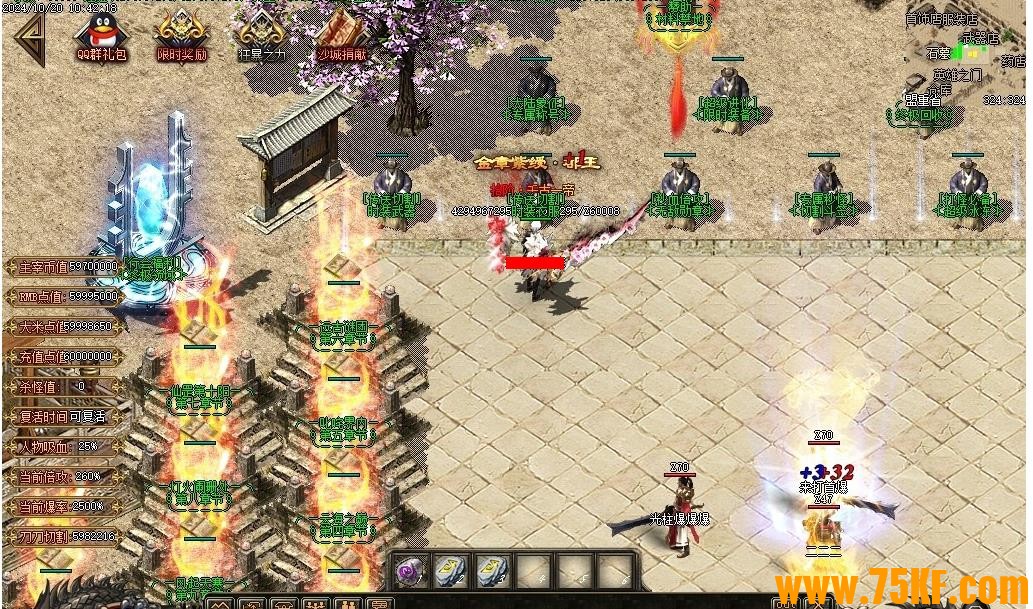Screen dimensions: 1033x609
Task: Select the 英雄之门 Hero's Gate minimap label
Action: click(x=957, y=75)
